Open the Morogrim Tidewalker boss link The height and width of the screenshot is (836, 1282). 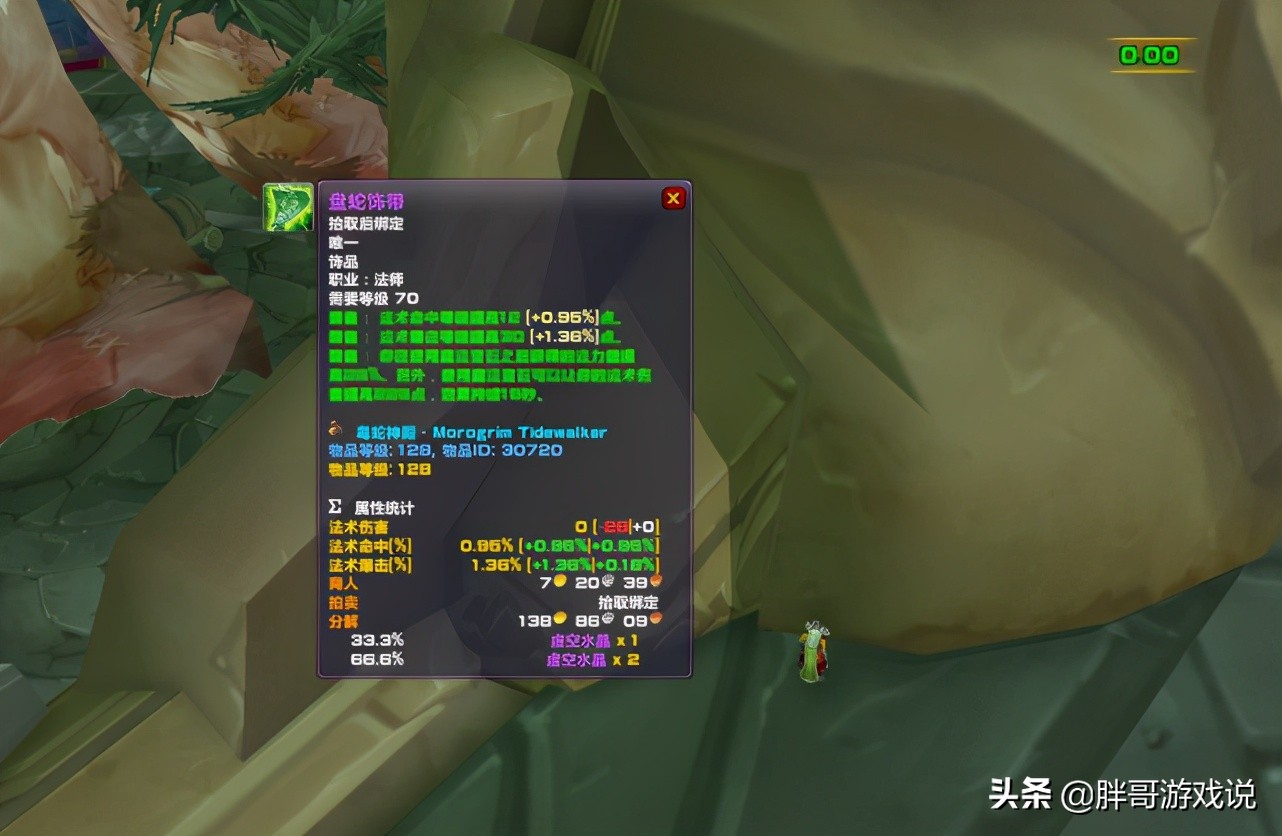pyautogui.click(x=500, y=431)
